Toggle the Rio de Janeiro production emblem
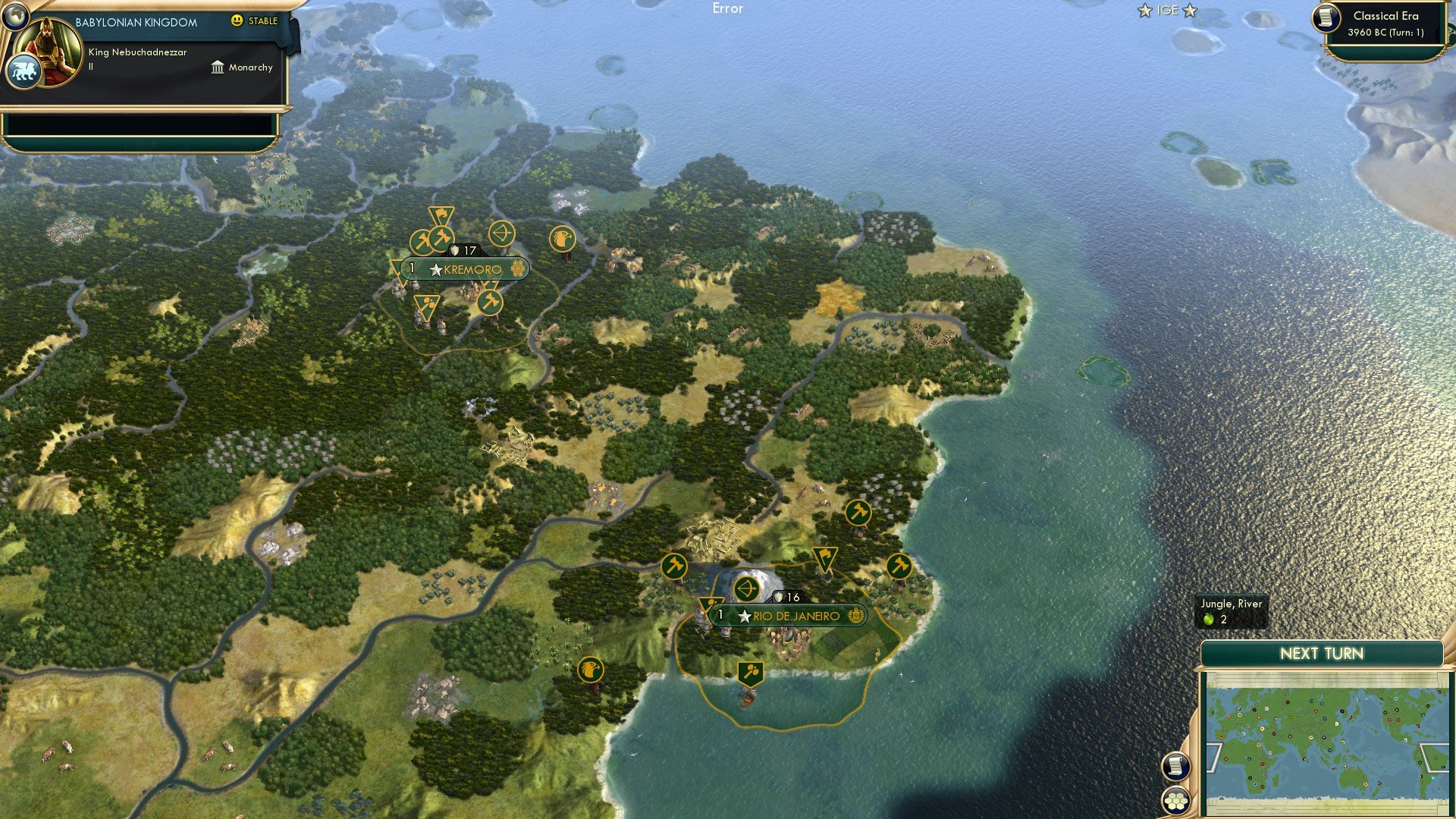1456x819 pixels. click(855, 617)
